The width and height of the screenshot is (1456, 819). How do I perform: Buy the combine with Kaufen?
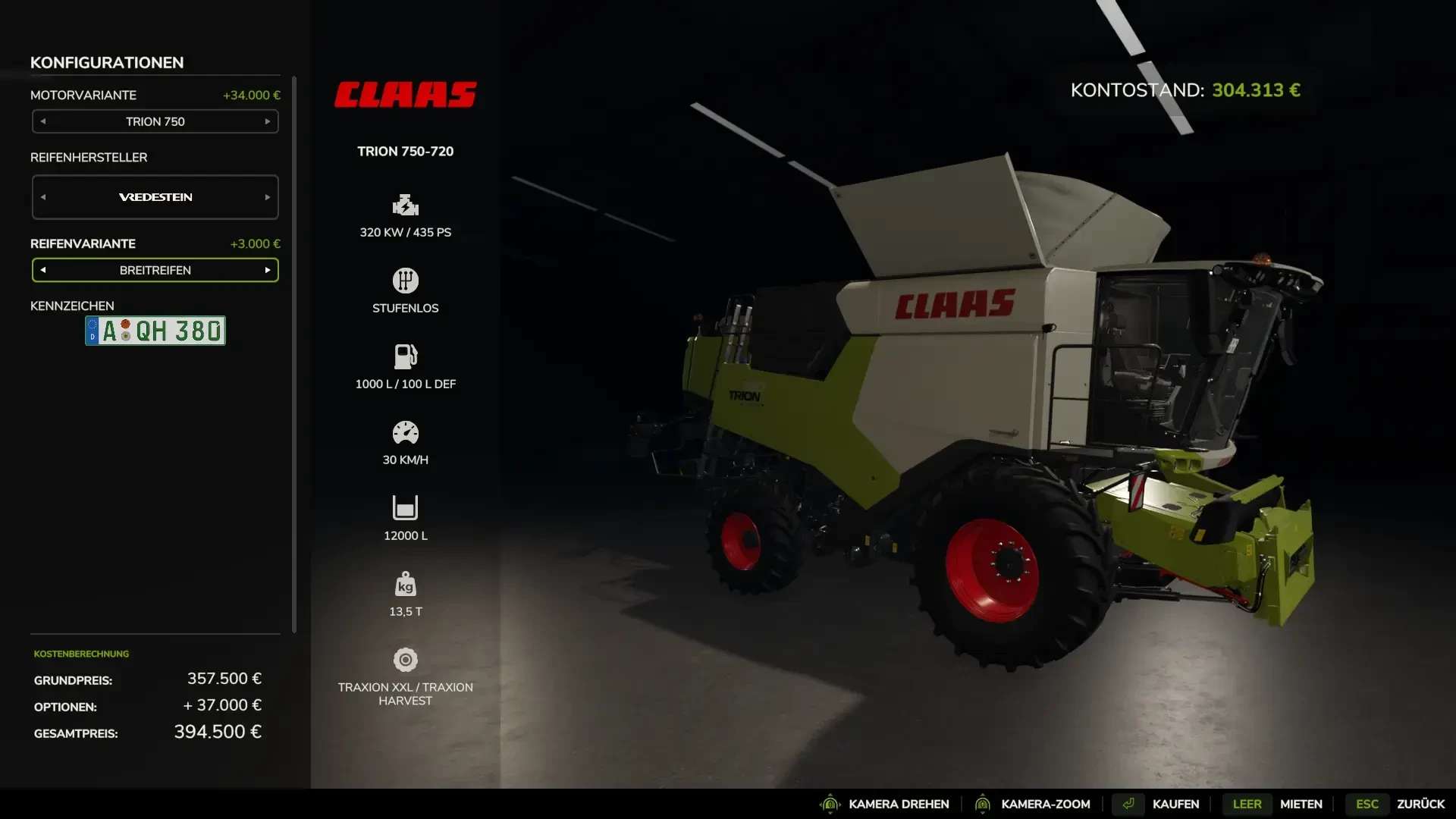[1175, 804]
